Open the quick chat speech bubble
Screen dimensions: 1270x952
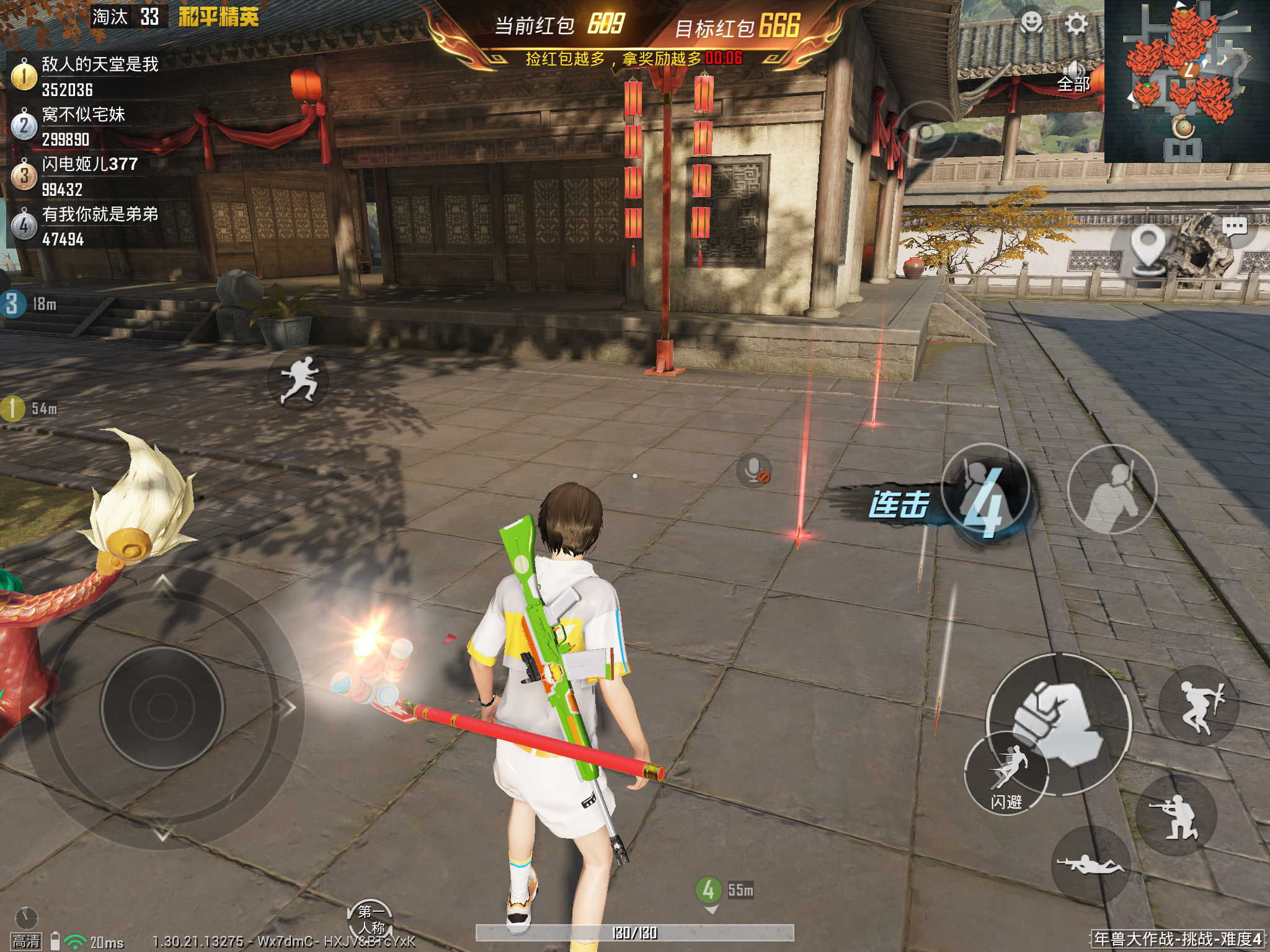1234,227
